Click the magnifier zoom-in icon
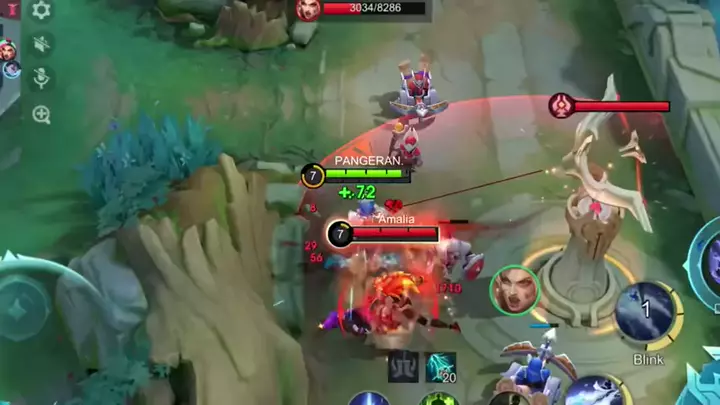This screenshot has height=405, width=720. [41, 114]
